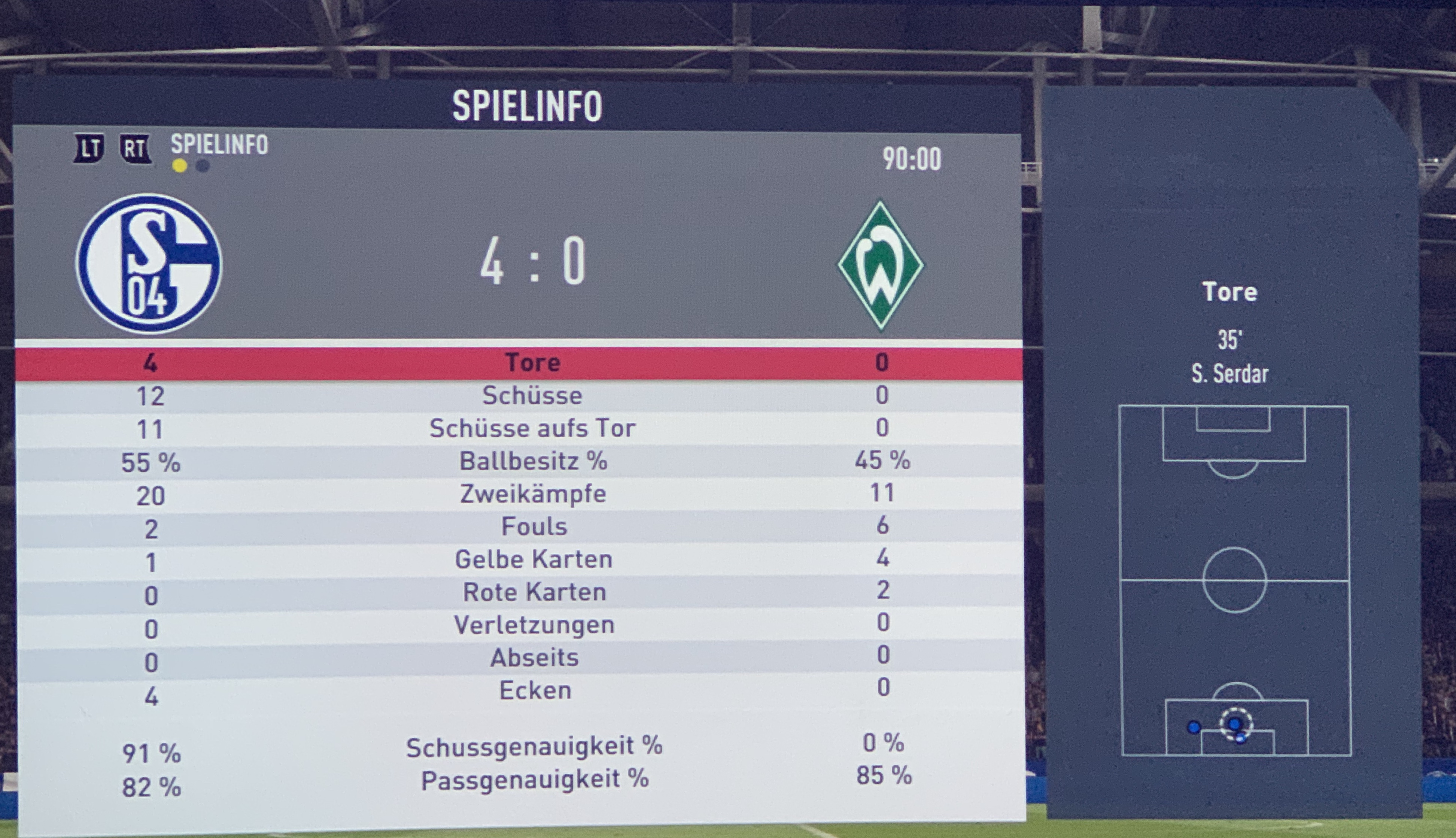Open the SPIELINFO tab label
The height and width of the screenshot is (838, 1456).
[219, 145]
